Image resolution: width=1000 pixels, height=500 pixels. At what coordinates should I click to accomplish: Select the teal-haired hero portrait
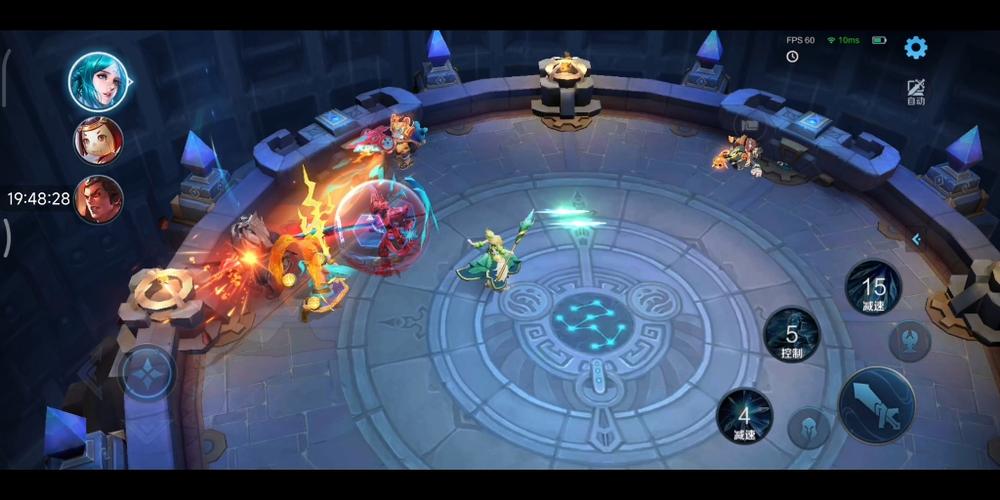click(x=97, y=80)
